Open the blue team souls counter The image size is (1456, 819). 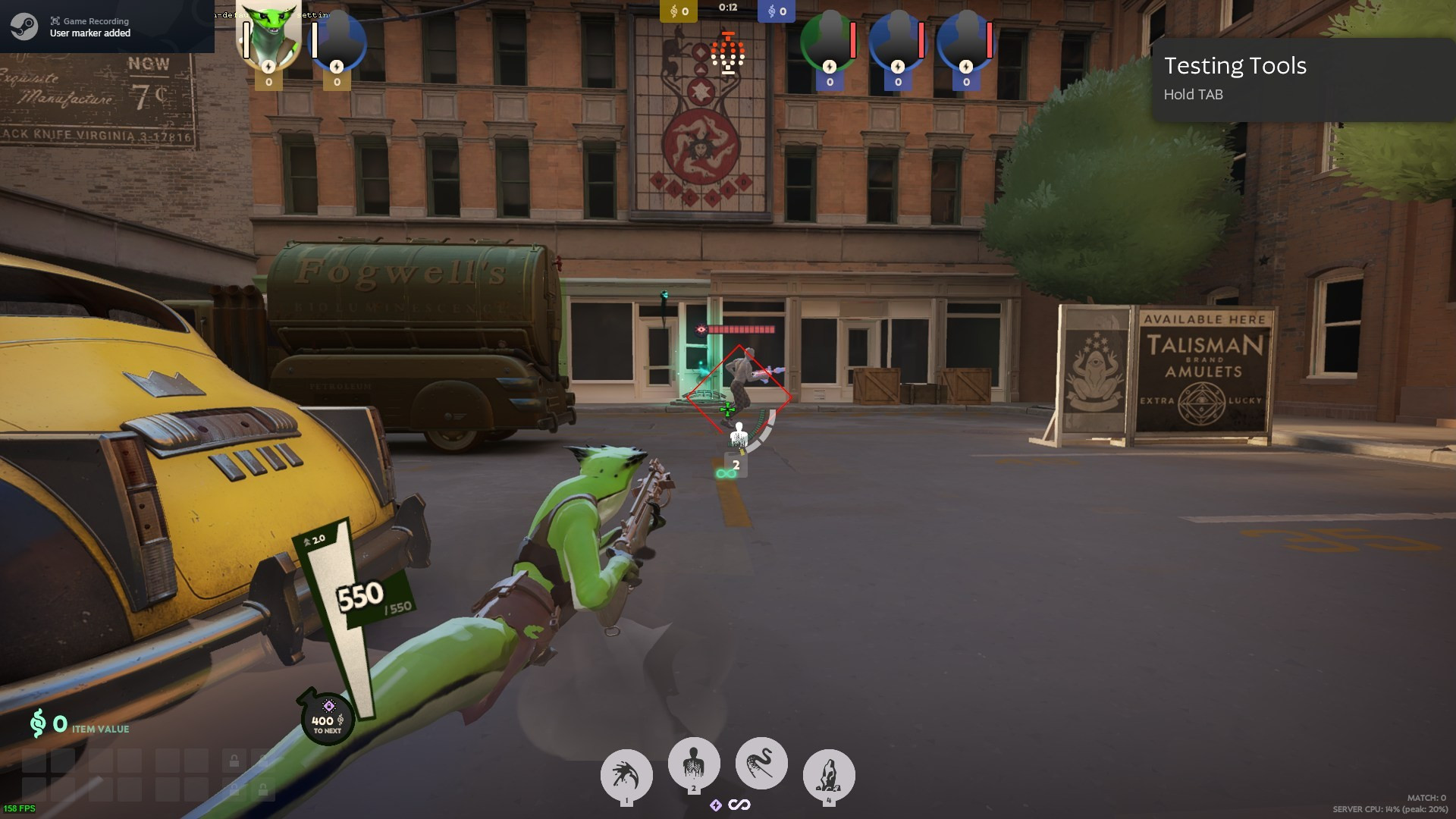(x=775, y=11)
